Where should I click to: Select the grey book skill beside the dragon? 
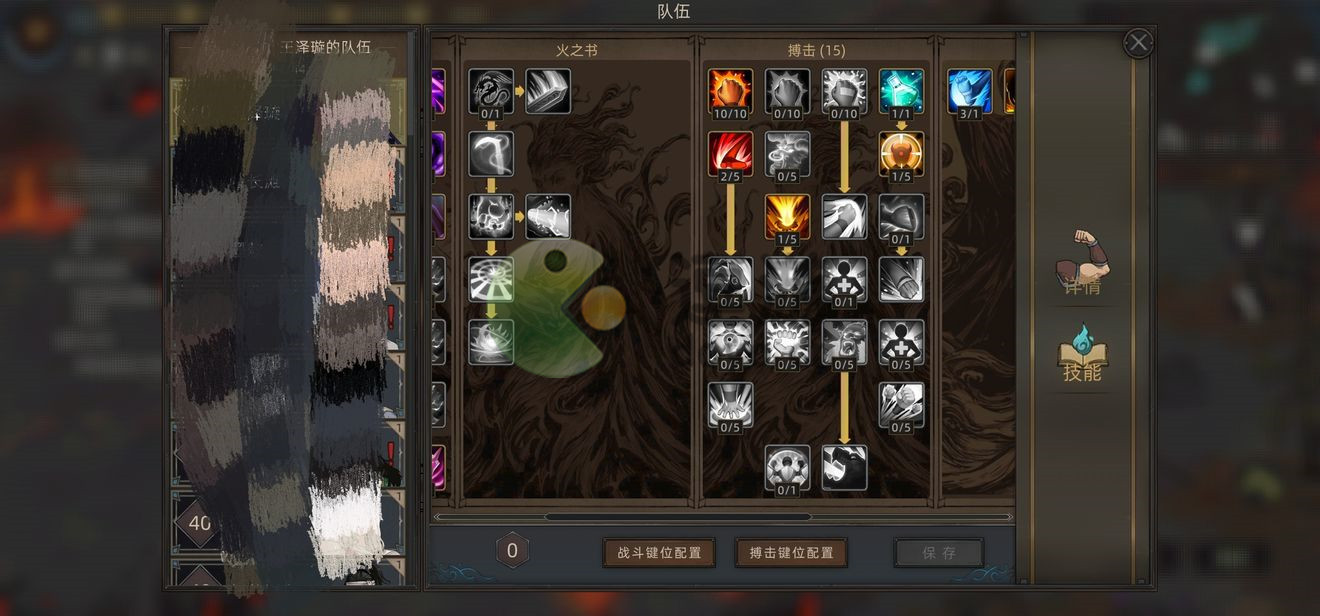pyautogui.click(x=548, y=90)
